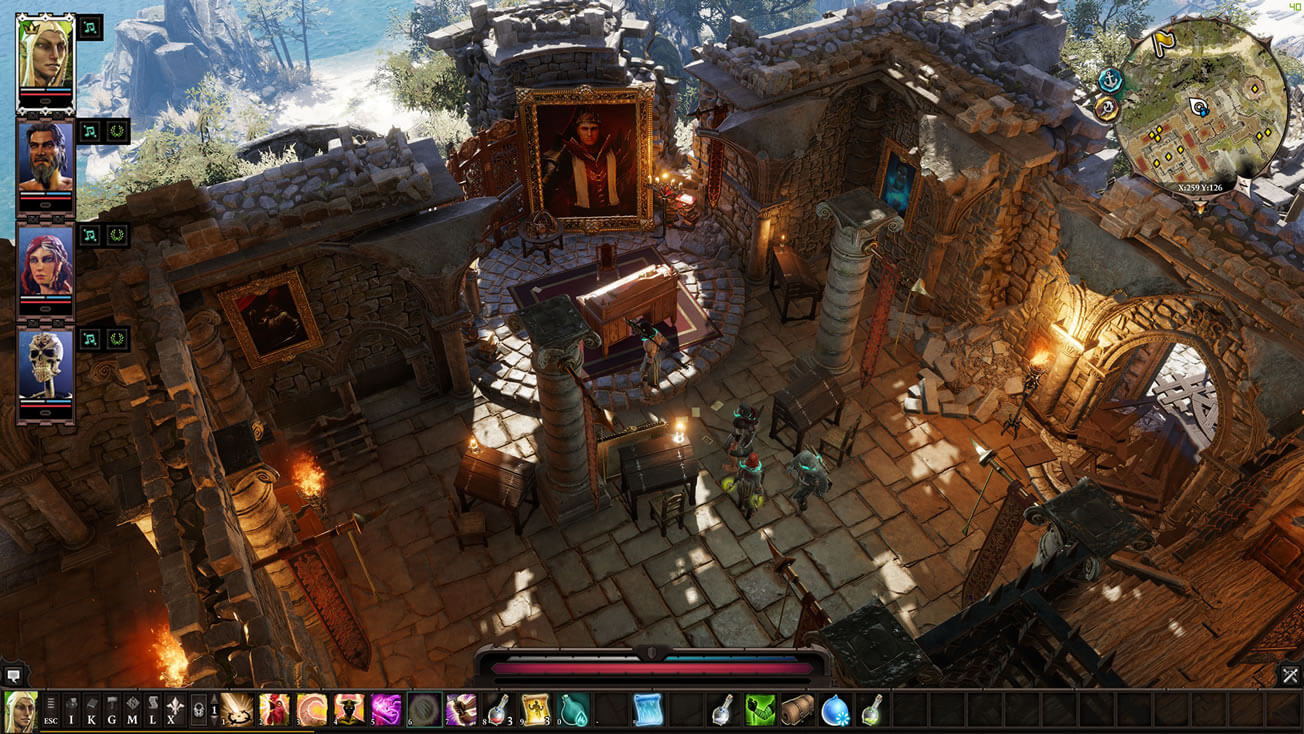This screenshot has width=1304, height=734.
Task: Open the crafting G hammer button
Action: (x=112, y=710)
